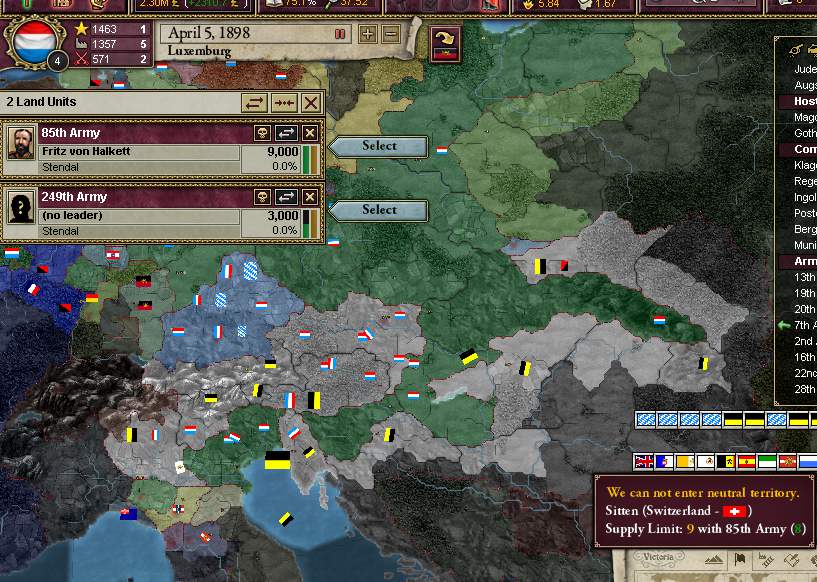The image size is (817, 582).
Task: Click the United Kingdom flag icon
Action: (645, 461)
